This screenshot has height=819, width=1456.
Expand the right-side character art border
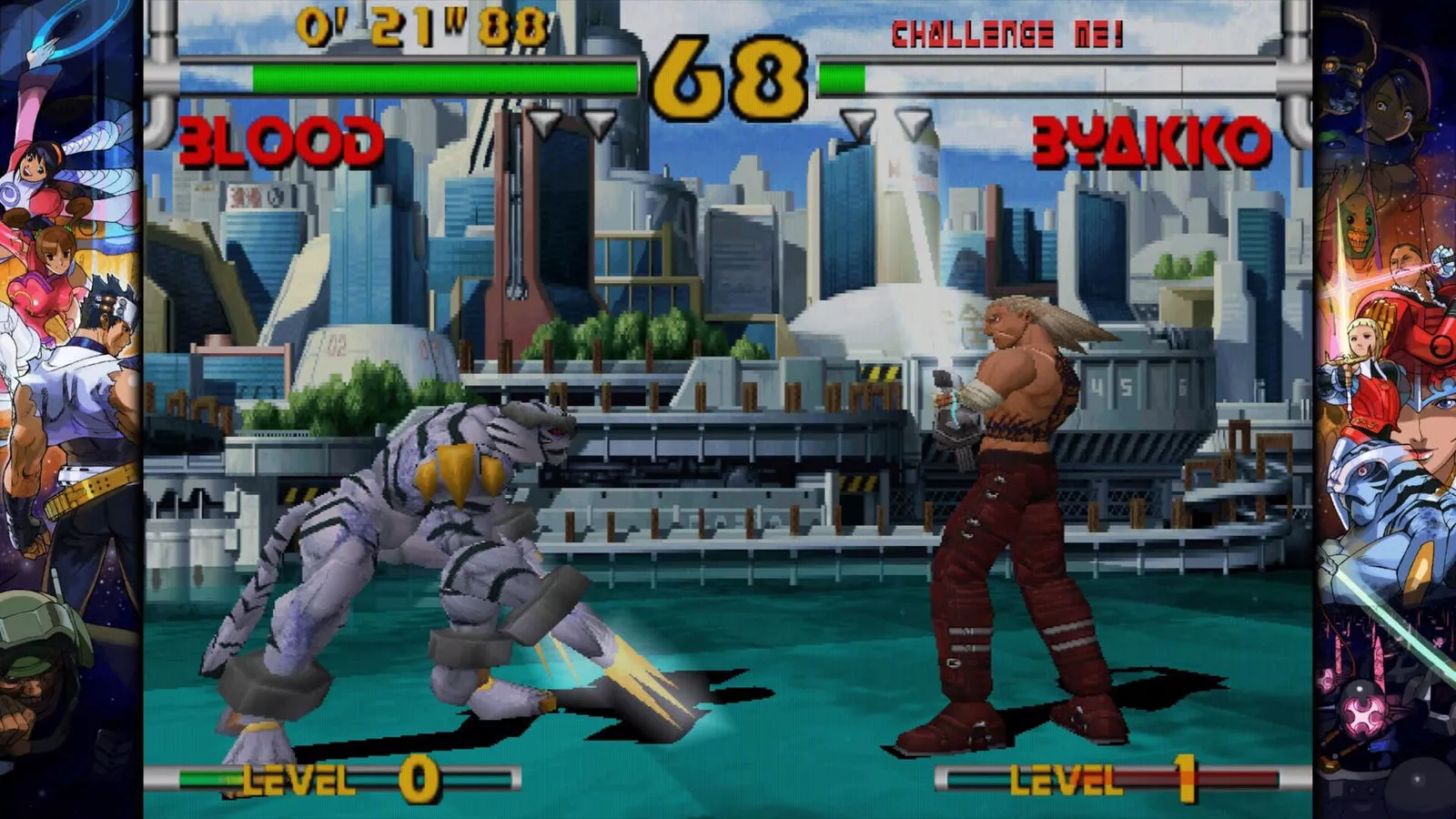pyautogui.click(x=1383, y=409)
